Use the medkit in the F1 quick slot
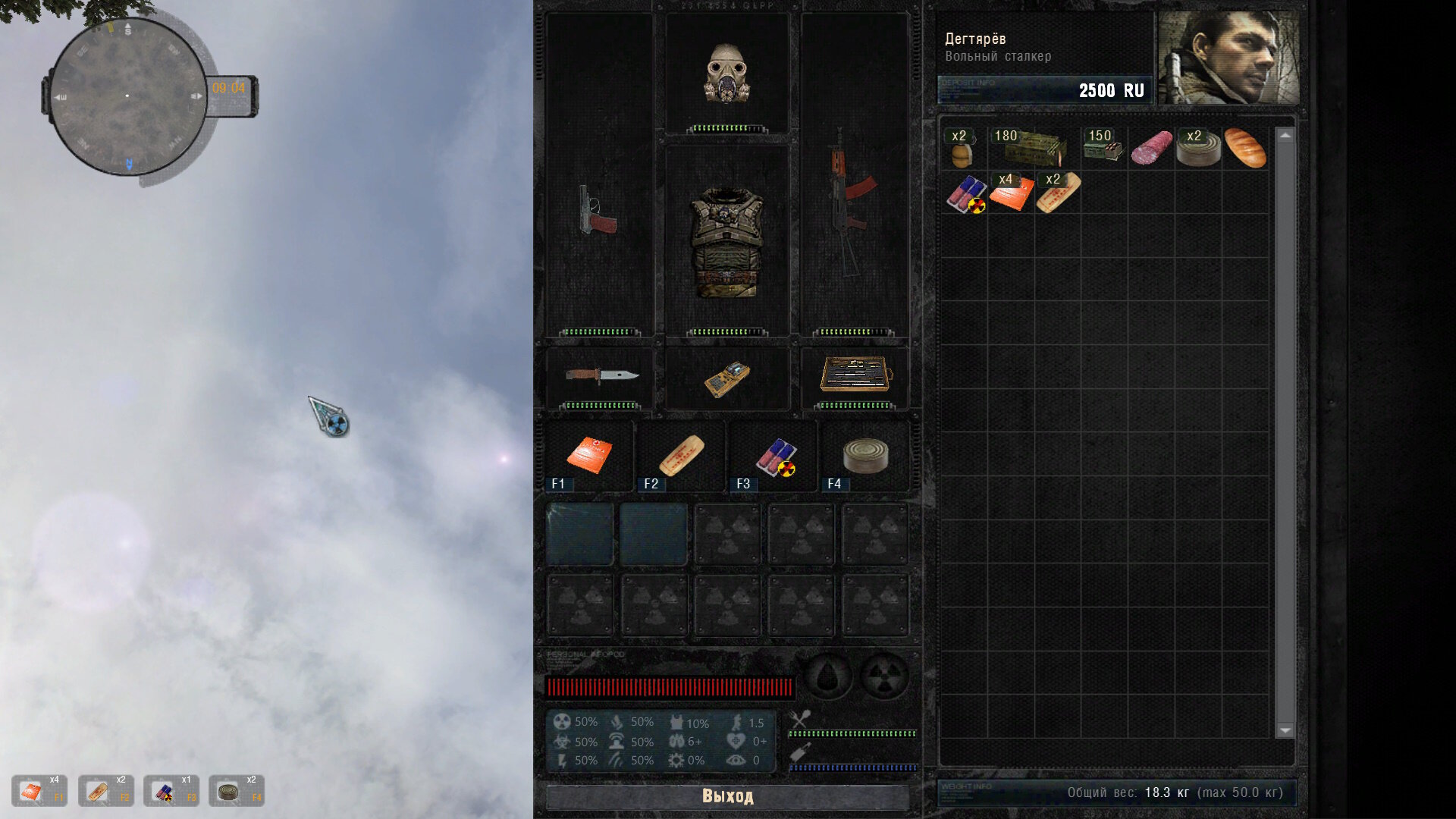 (x=589, y=456)
